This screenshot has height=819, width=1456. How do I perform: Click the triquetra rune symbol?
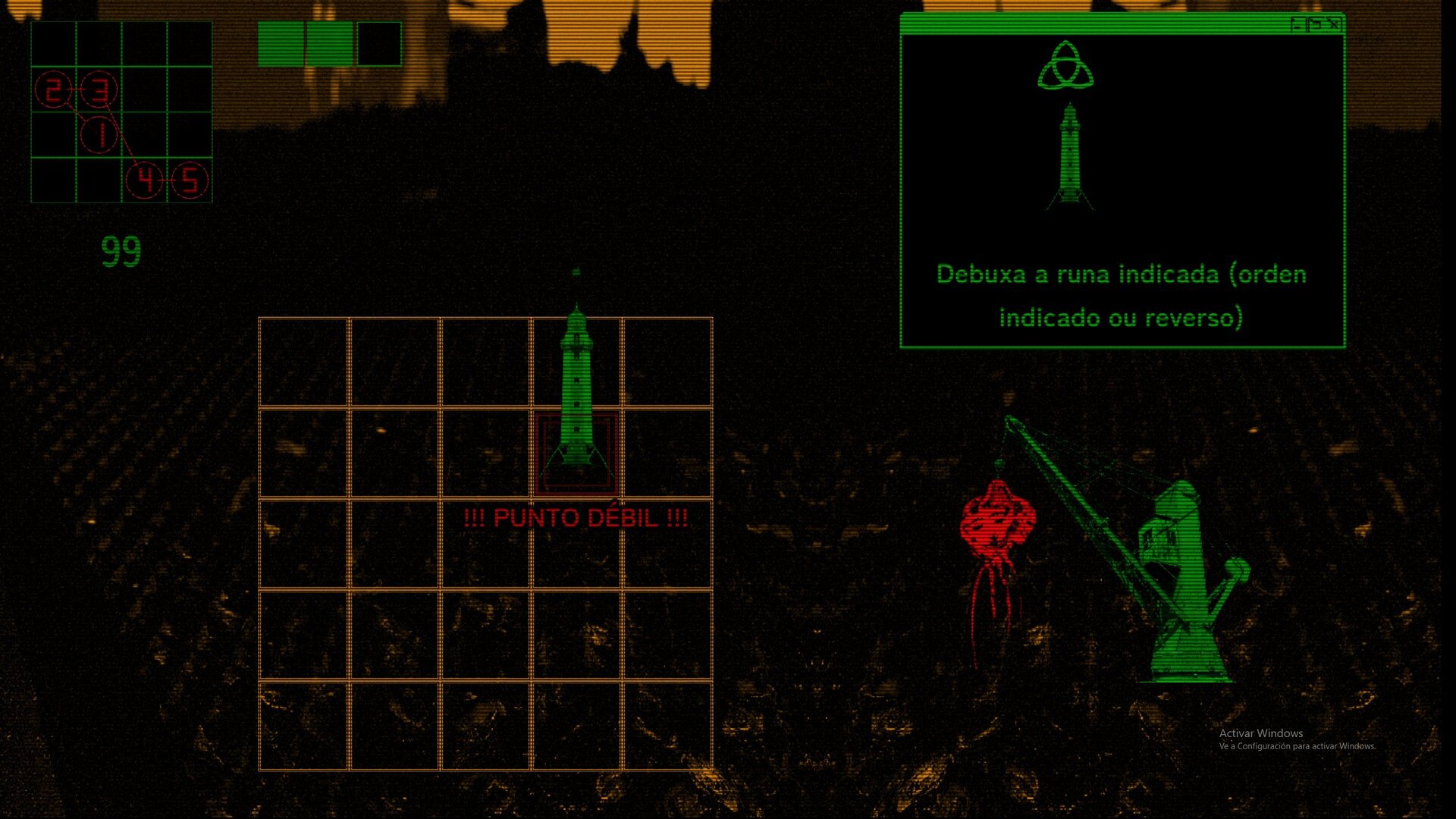point(1066,66)
